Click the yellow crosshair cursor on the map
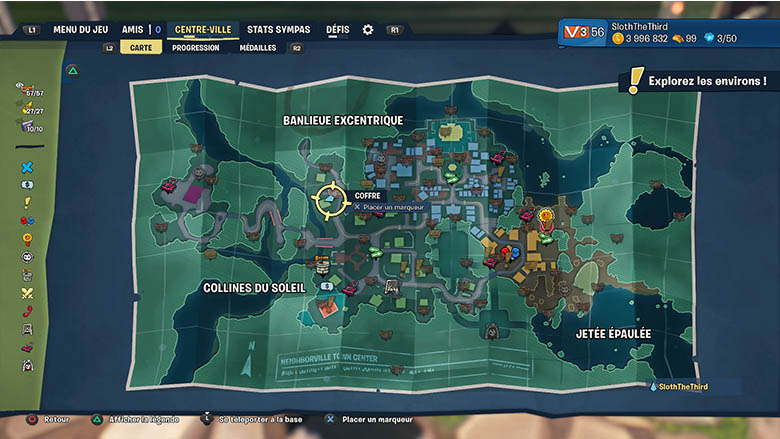780x439 pixels. (x=328, y=200)
